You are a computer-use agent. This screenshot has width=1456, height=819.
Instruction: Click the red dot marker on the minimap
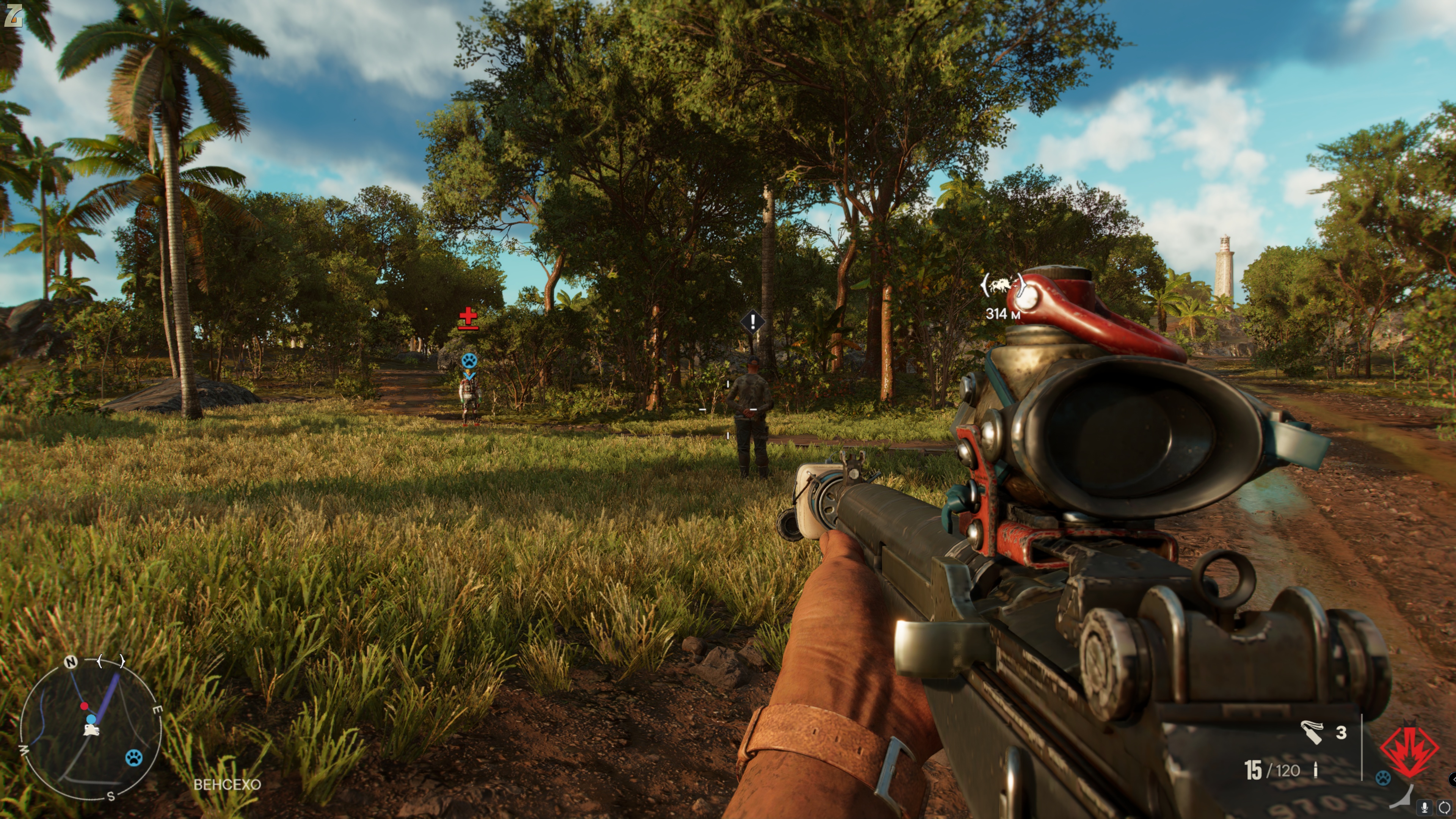[x=84, y=706]
